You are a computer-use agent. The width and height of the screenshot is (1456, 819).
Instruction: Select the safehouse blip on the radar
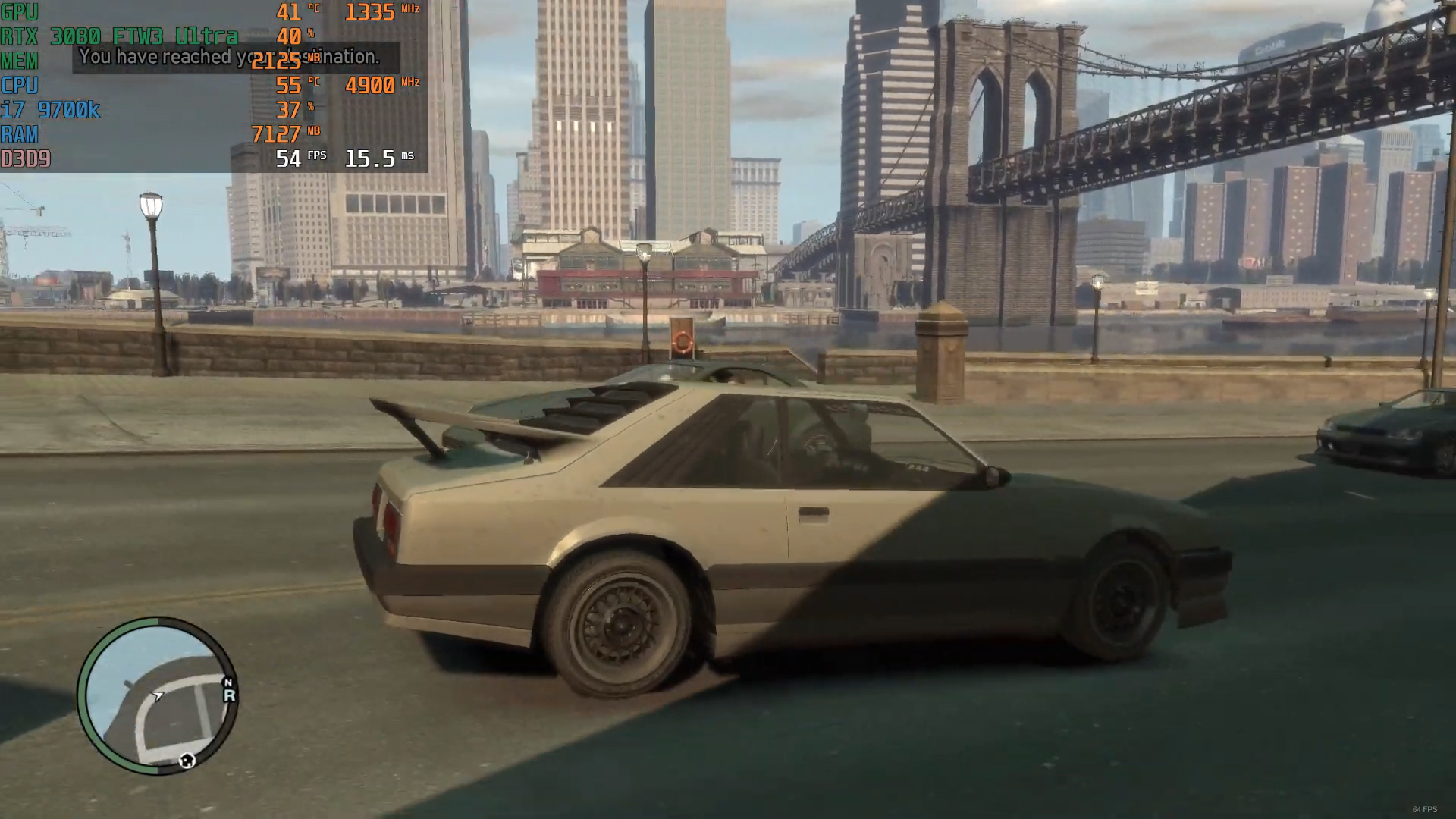tap(187, 760)
